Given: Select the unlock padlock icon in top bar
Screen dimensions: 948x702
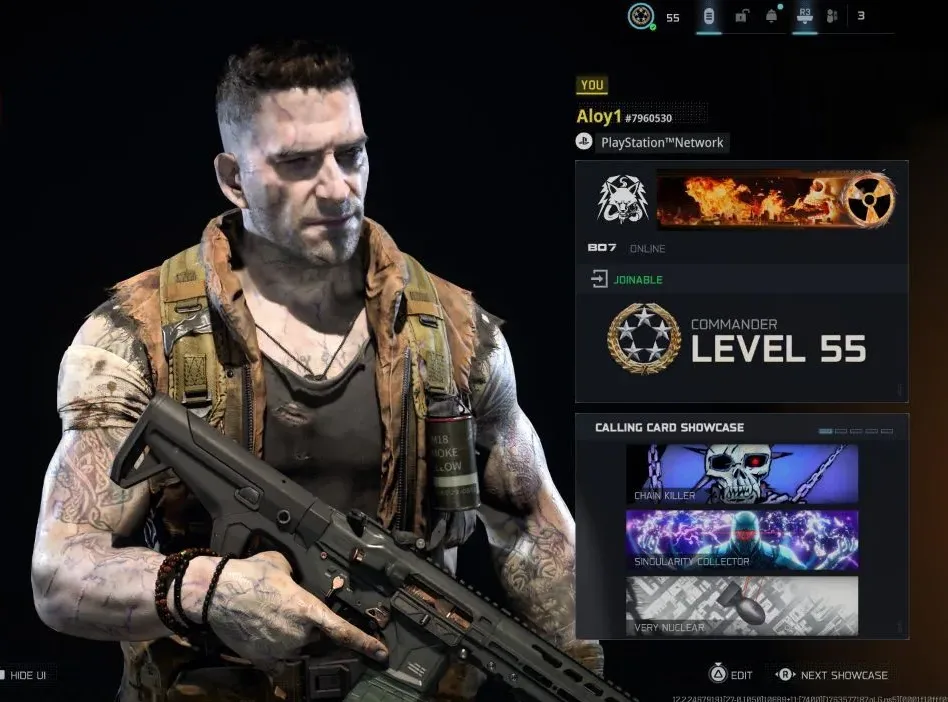Looking at the screenshot, I should [x=741, y=16].
